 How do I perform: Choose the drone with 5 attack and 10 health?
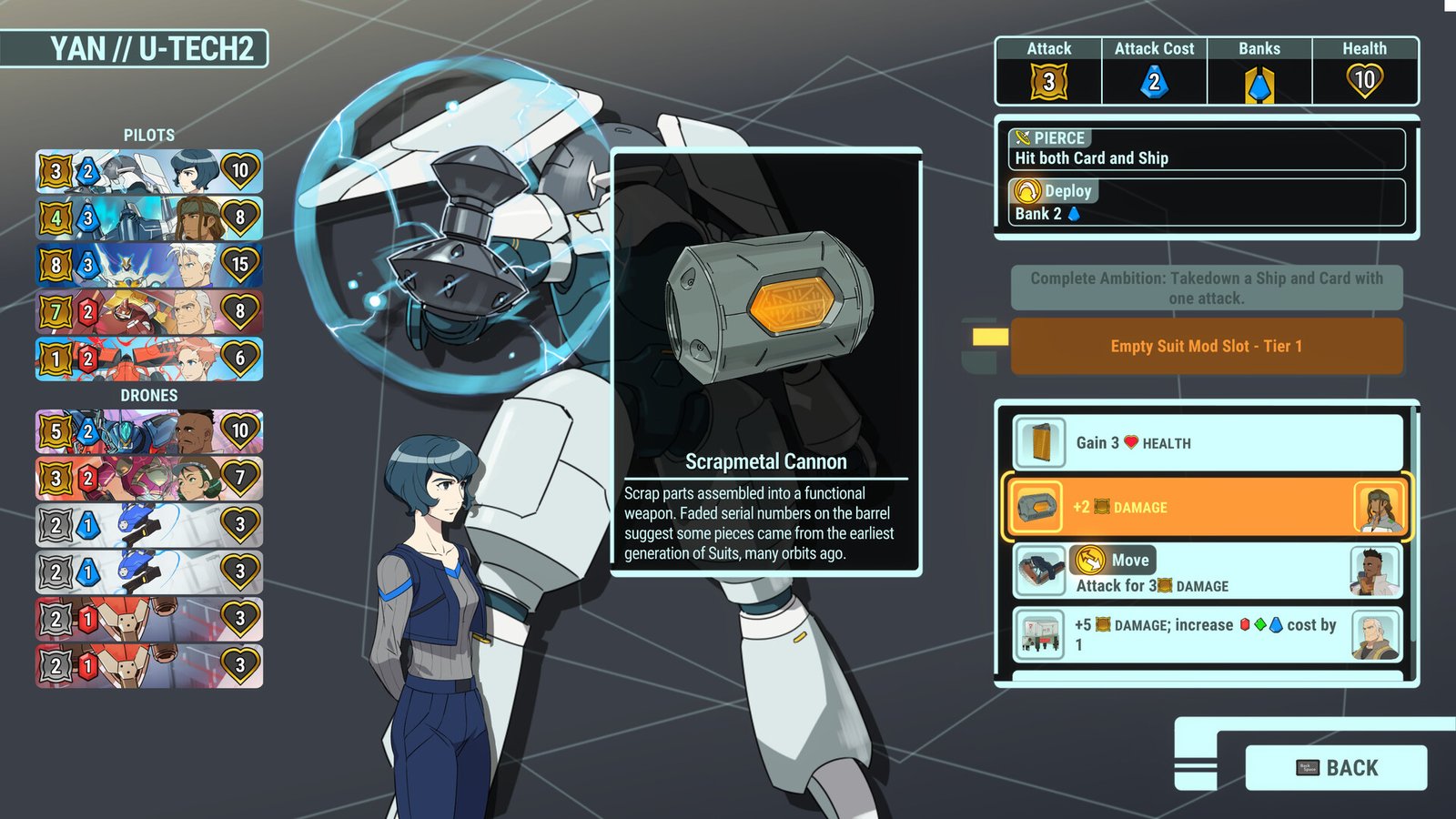[x=149, y=430]
